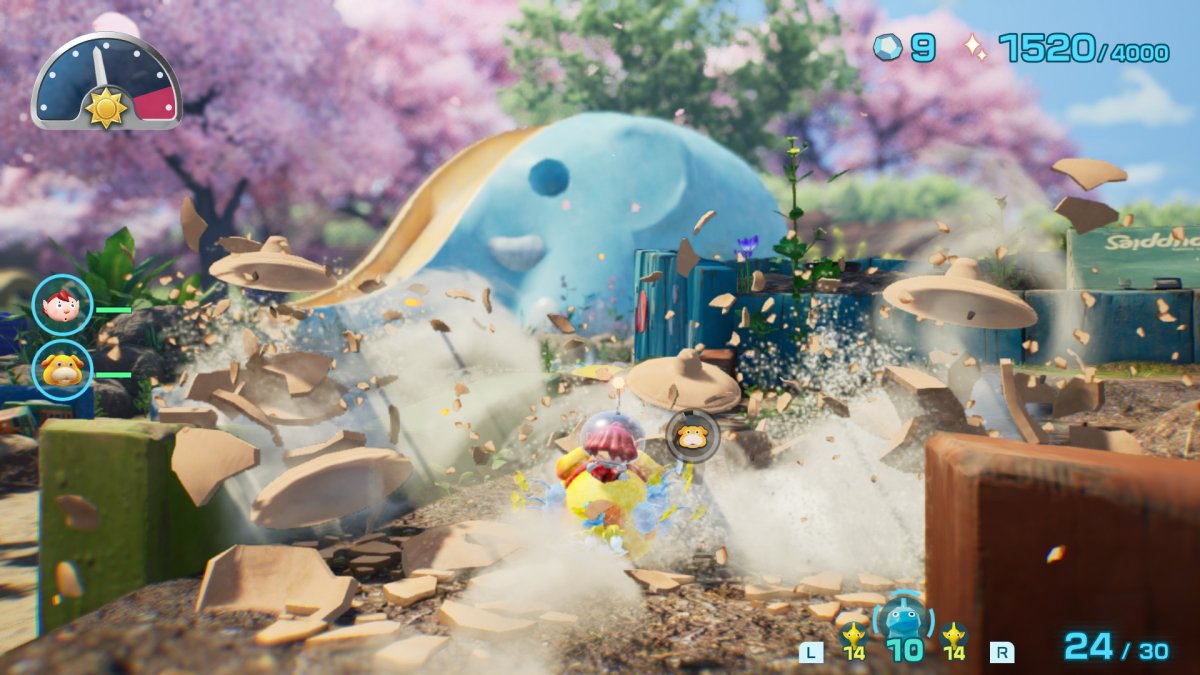Select the Ice Pikmin squad icon
The width and height of the screenshot is (1200, 675).
[903, 622]
